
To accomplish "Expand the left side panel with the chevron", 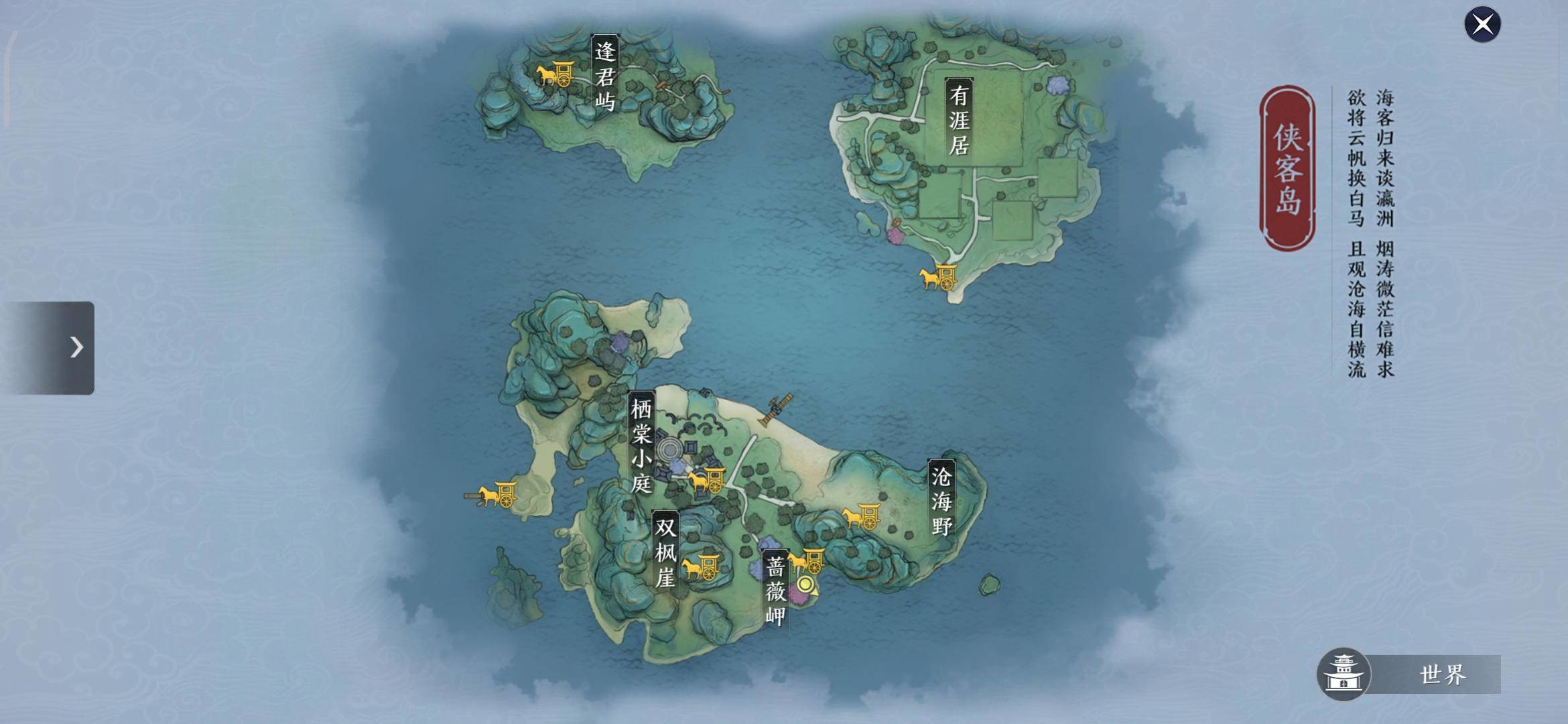I will coord(76,348).
